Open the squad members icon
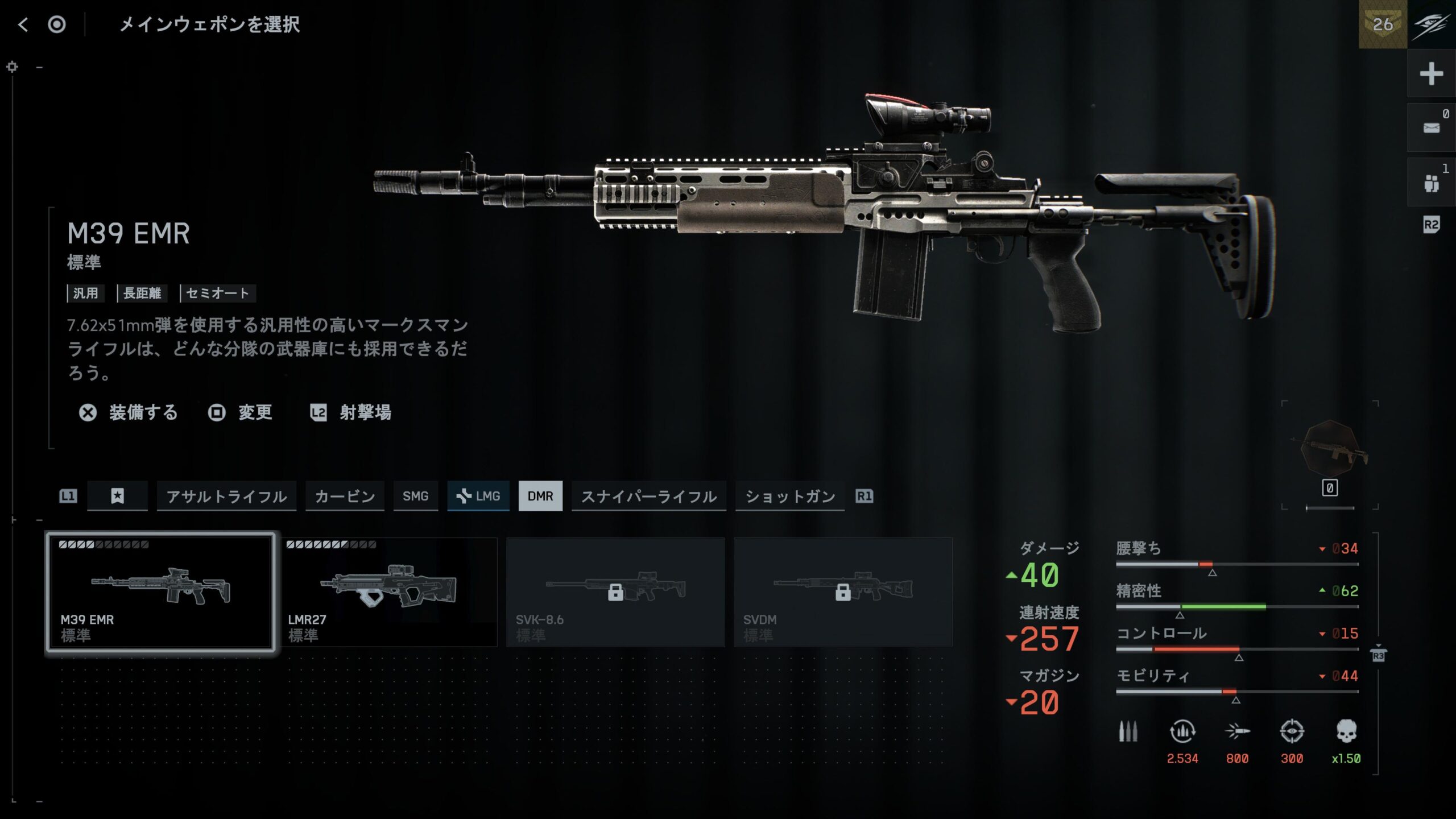 coord(1431,183)
